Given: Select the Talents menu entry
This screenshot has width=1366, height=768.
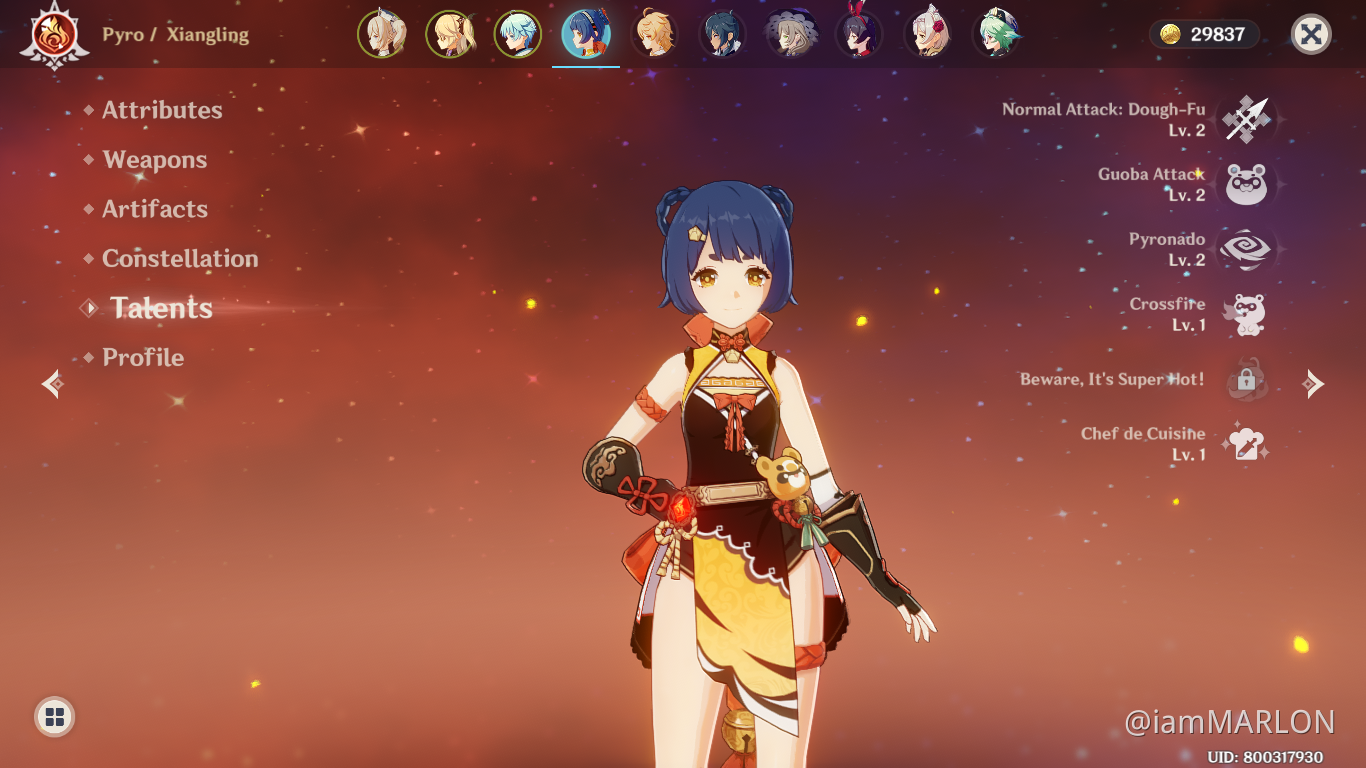Looking at the screenshot, I should pyautogui.click(x=161, y=308).
